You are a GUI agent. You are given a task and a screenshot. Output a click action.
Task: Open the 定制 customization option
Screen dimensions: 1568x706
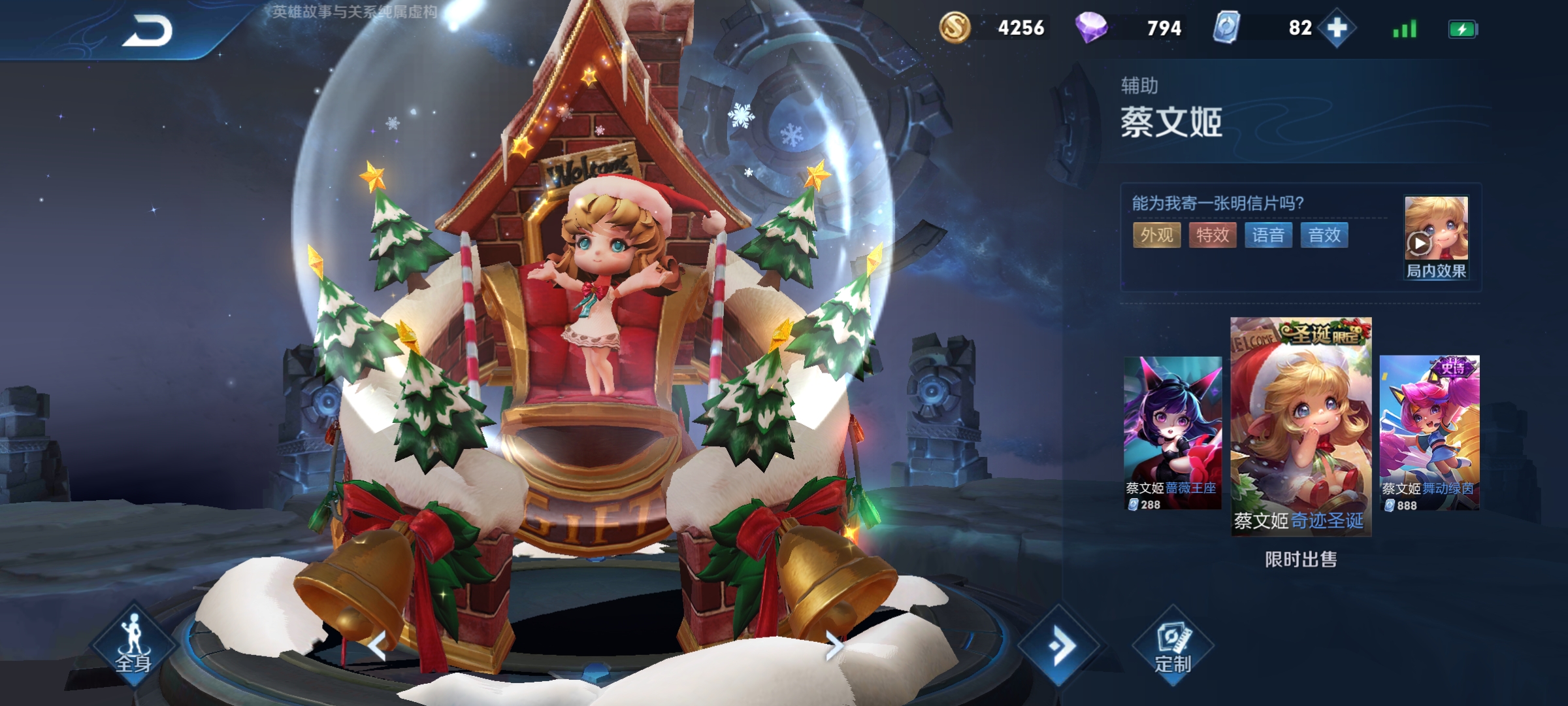(1173, 647)
